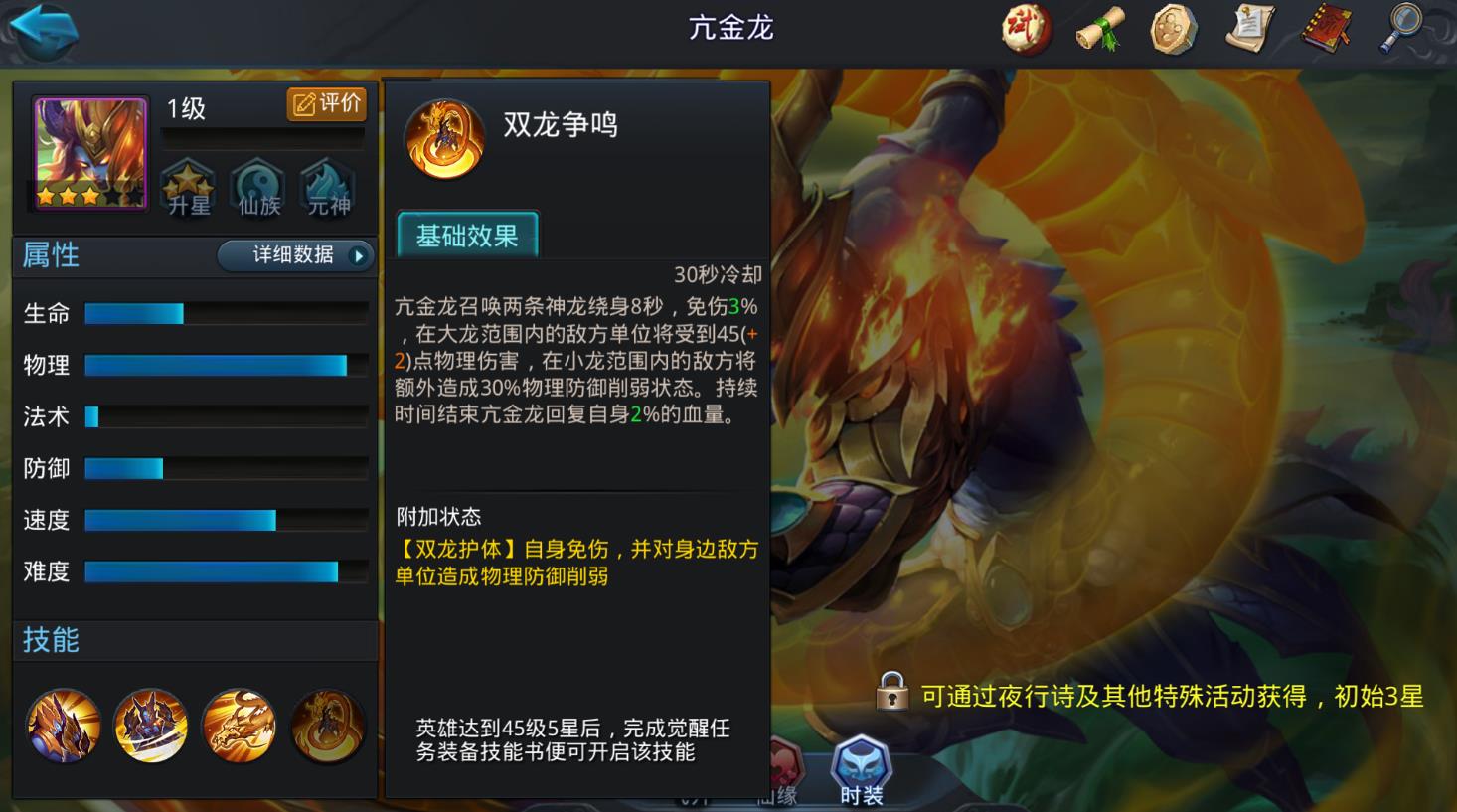Open 详细数据 for hero attributes
The image size is (1457, 812).
[294, 255]
